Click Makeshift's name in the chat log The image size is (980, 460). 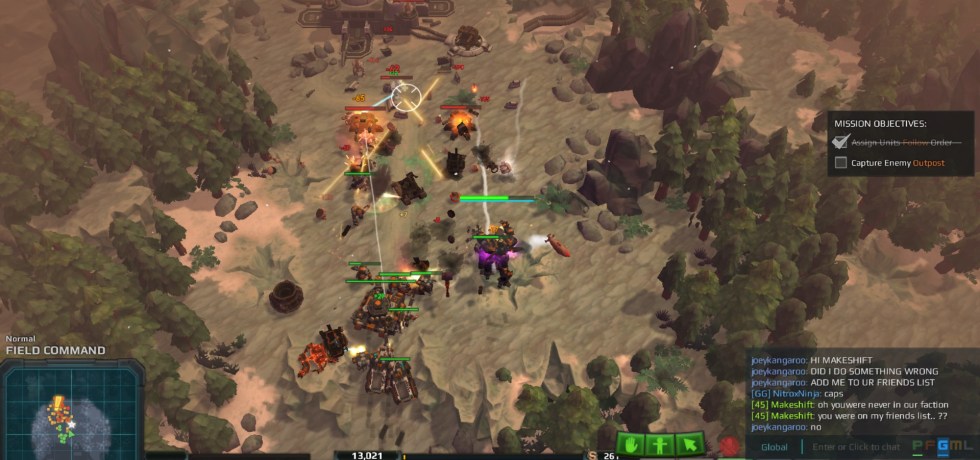tap(790, 404)
